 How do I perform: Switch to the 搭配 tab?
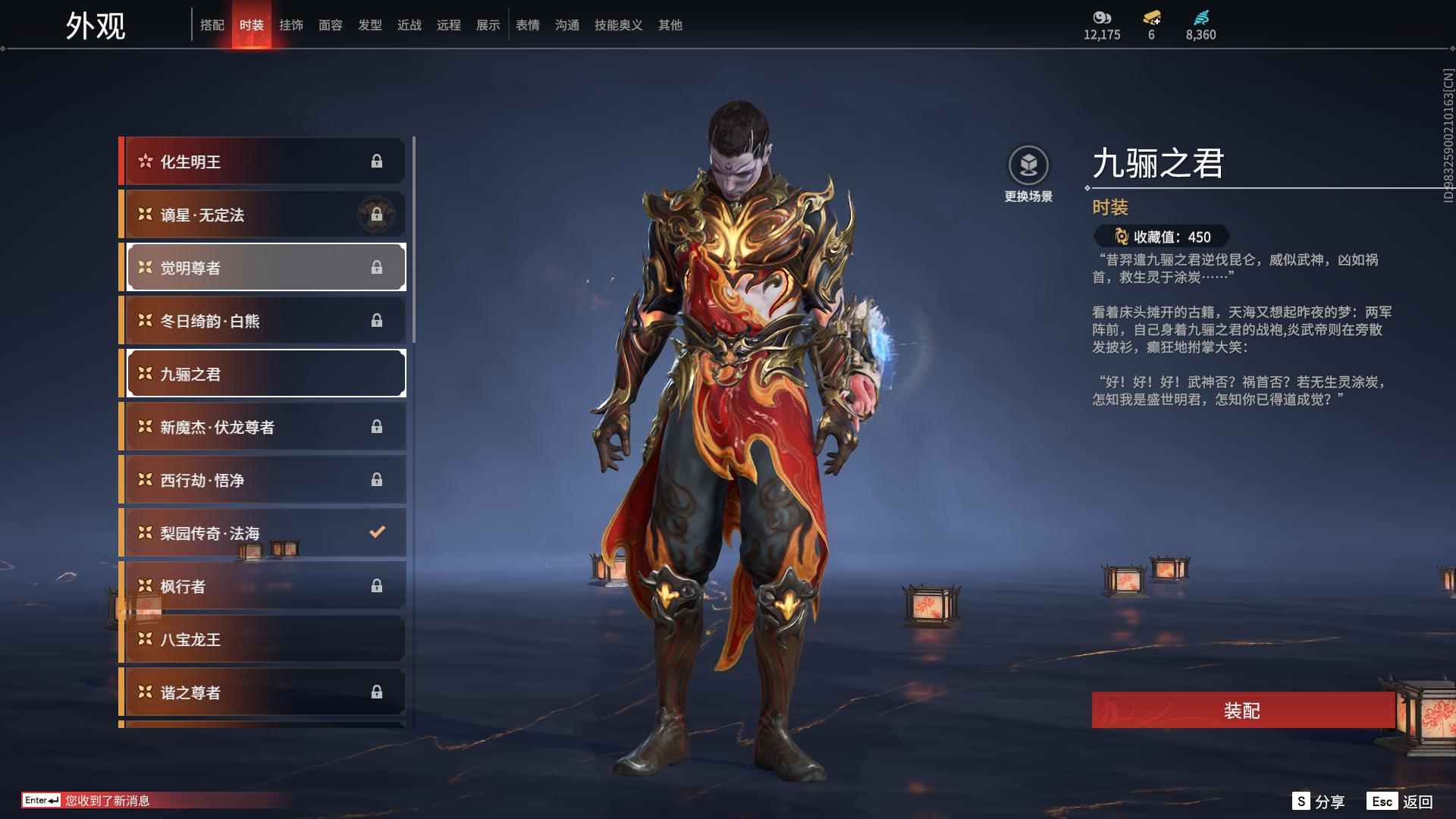pos(212,25)
